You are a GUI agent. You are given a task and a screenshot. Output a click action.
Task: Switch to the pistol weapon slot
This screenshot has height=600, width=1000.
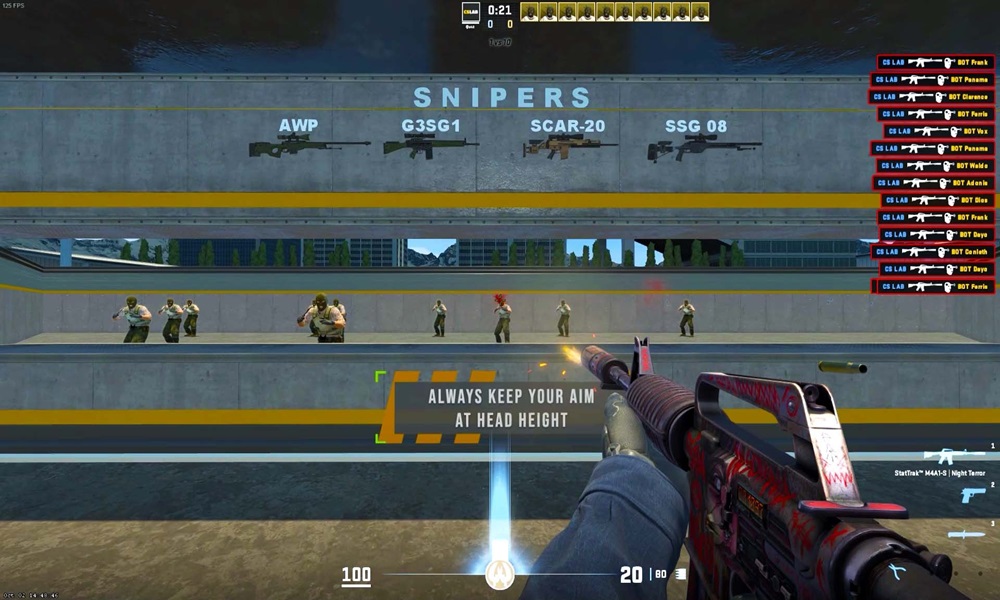(972, 494)
